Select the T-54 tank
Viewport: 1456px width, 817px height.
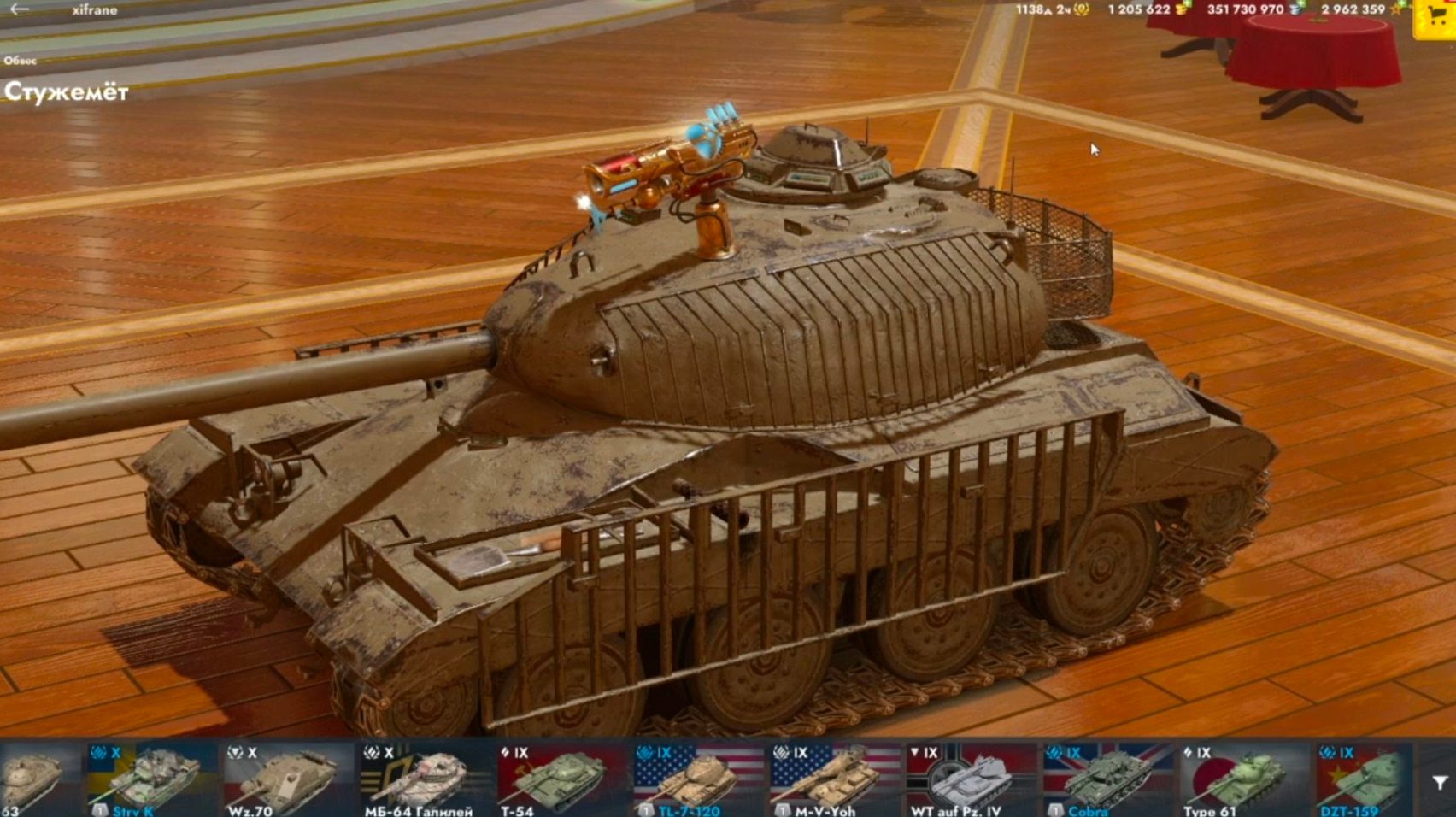(x=561, y=779)
